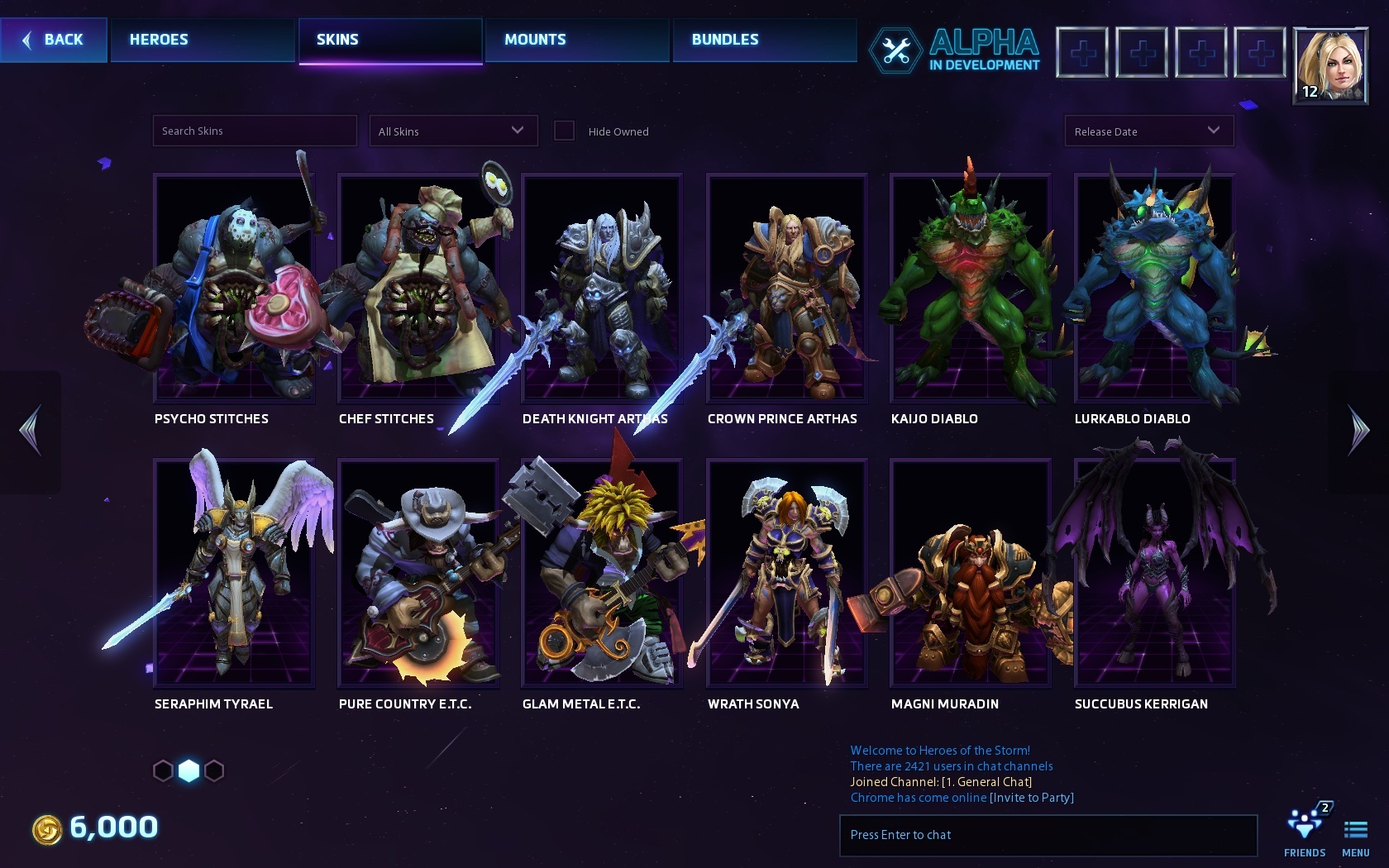Open the player profile portrait
The width and height of the screenshot is (1389, 868).
click(1329, 65)
